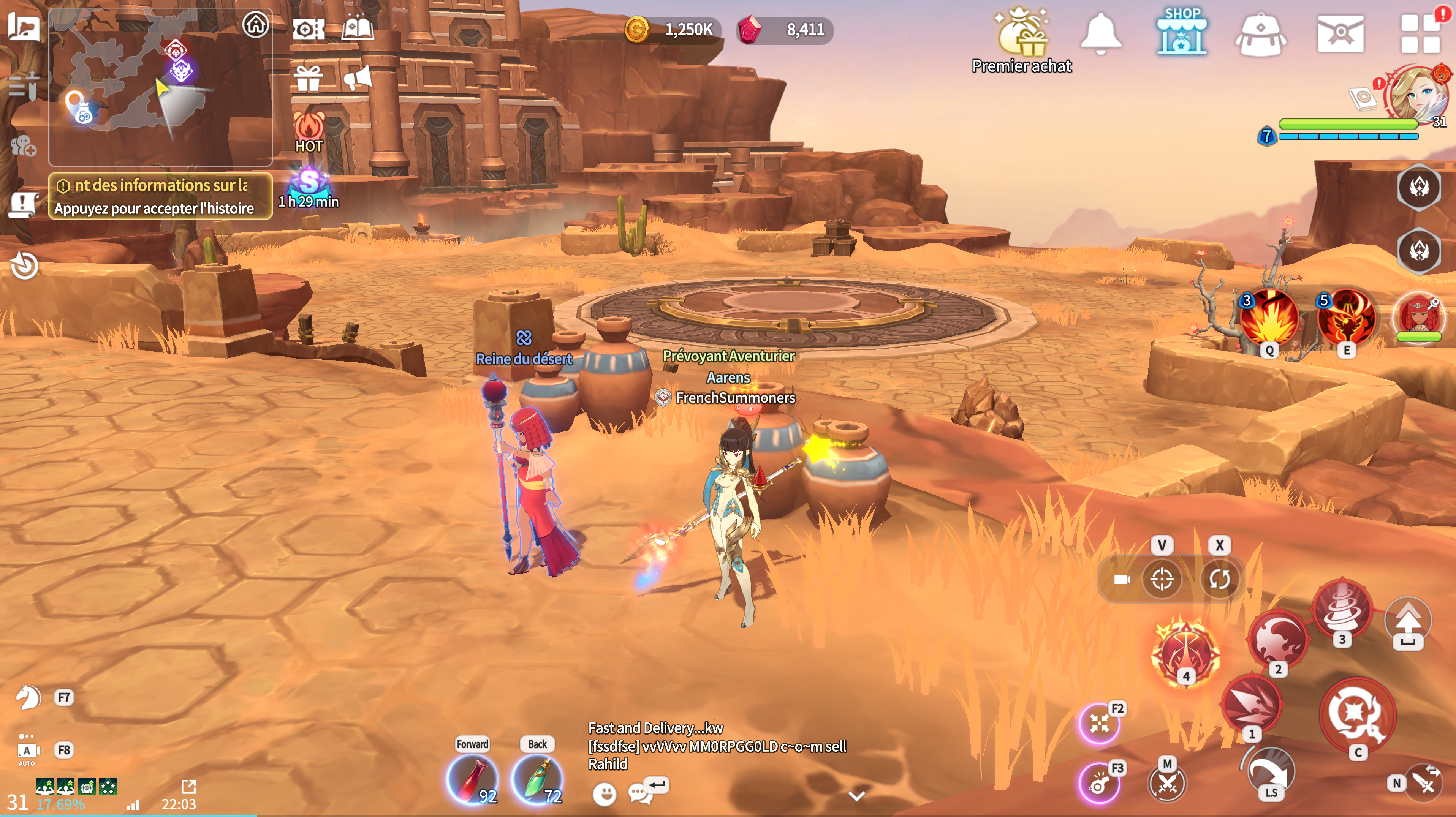The height and width of the screenshot is (817, 1456).
Task: Open the backpack inventory
Action: [x=1260, y=35]
